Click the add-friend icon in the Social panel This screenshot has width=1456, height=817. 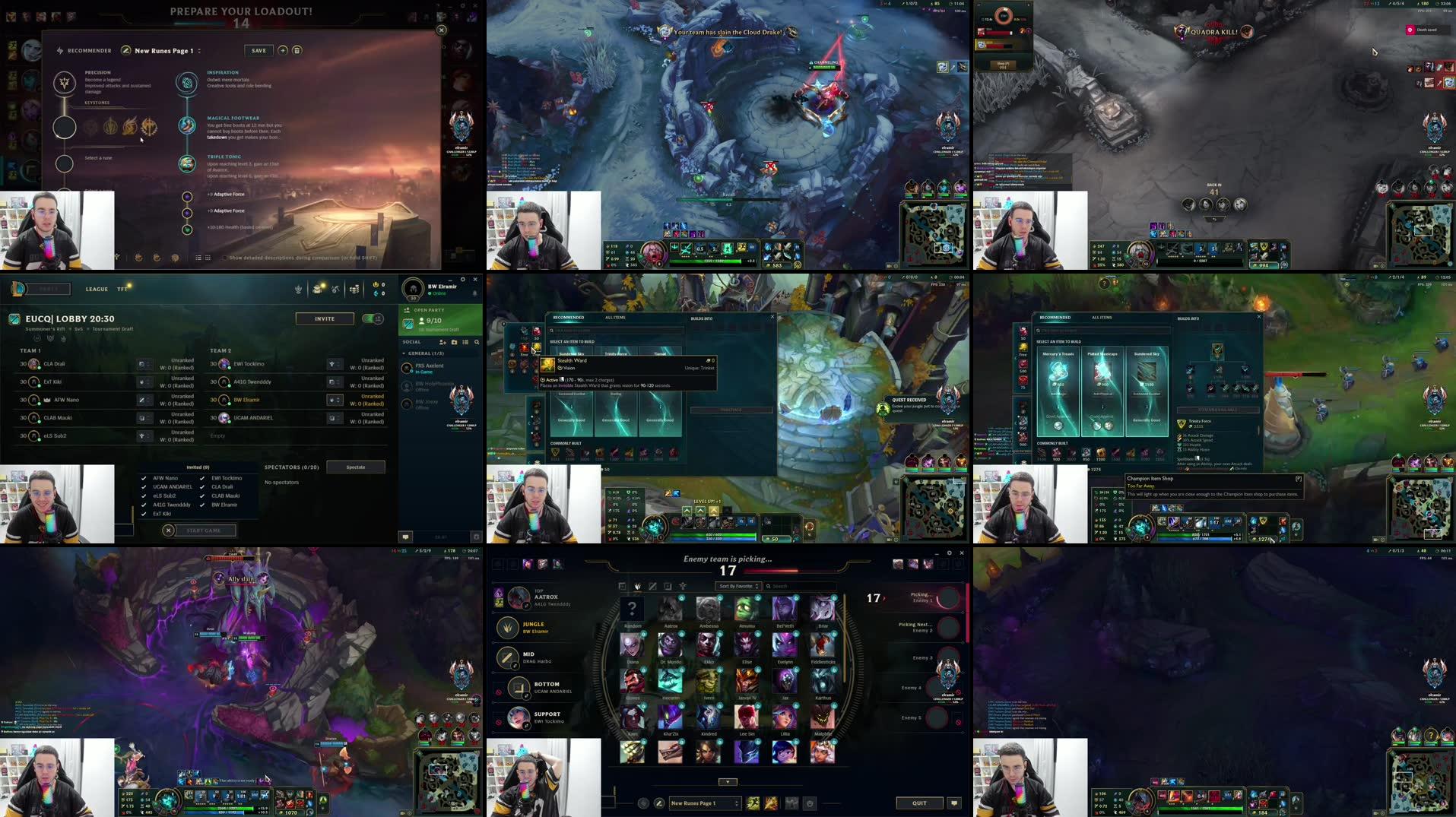click(x=443, y=342)
